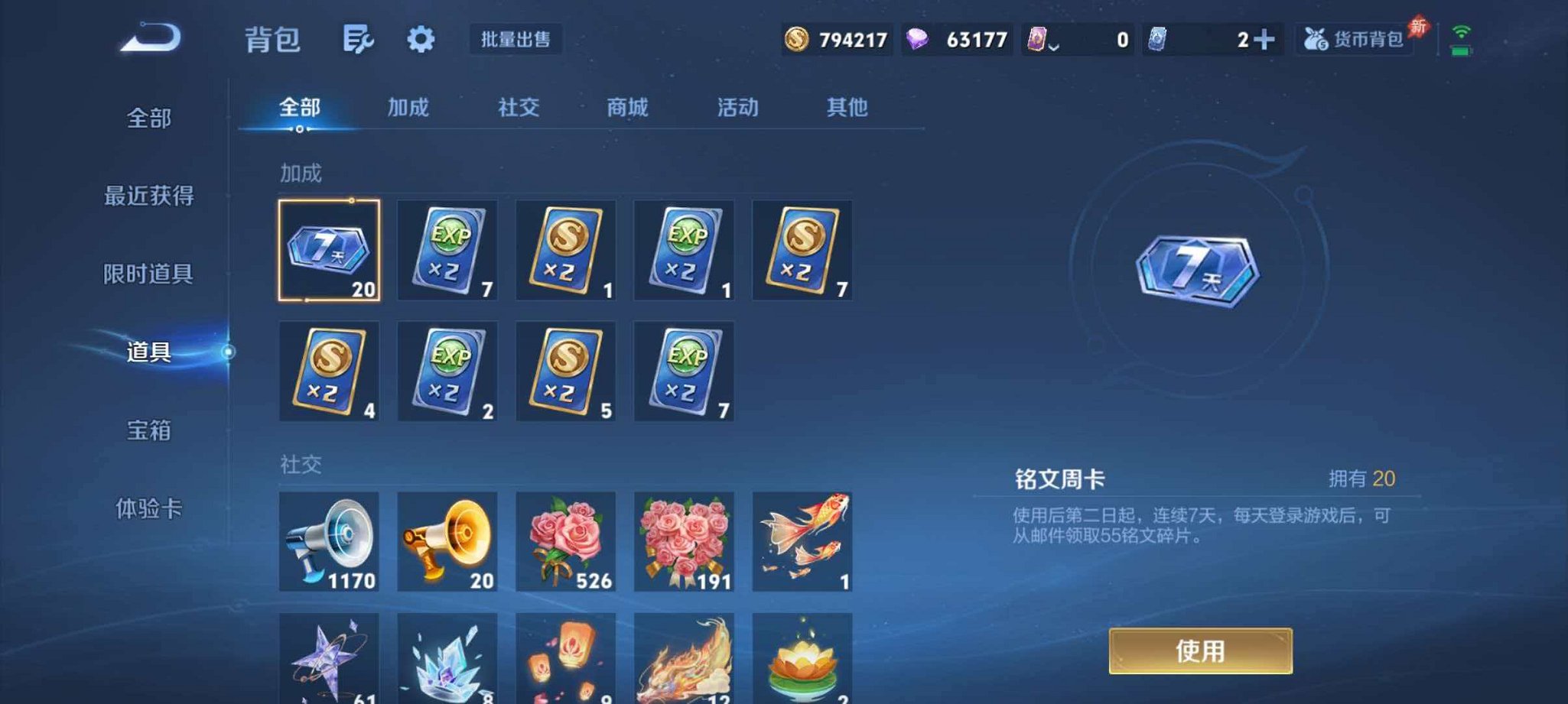Open the 道具 sidebar category
The image size is (1568, 704).
[x=148, y=353]
